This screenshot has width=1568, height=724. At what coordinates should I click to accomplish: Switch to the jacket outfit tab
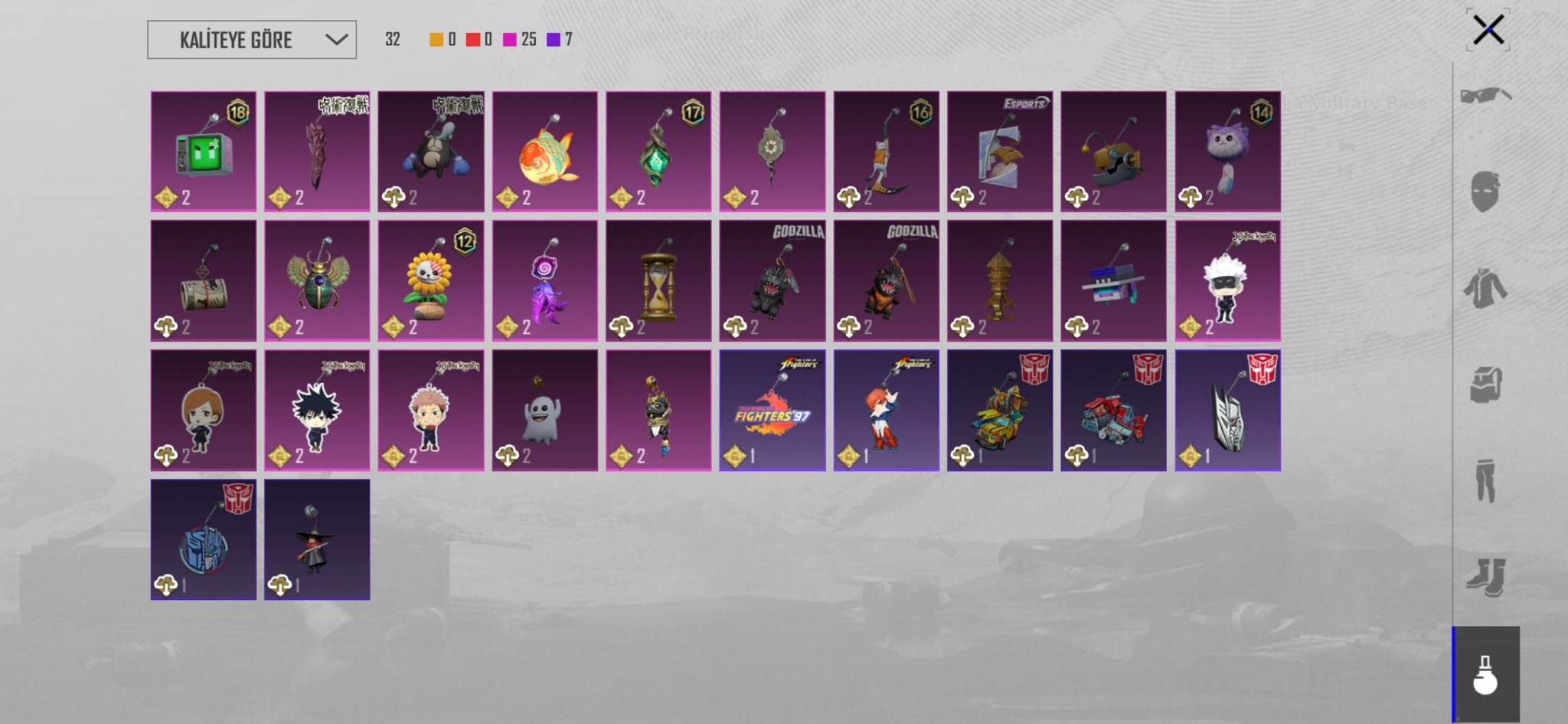(1485, 288)
